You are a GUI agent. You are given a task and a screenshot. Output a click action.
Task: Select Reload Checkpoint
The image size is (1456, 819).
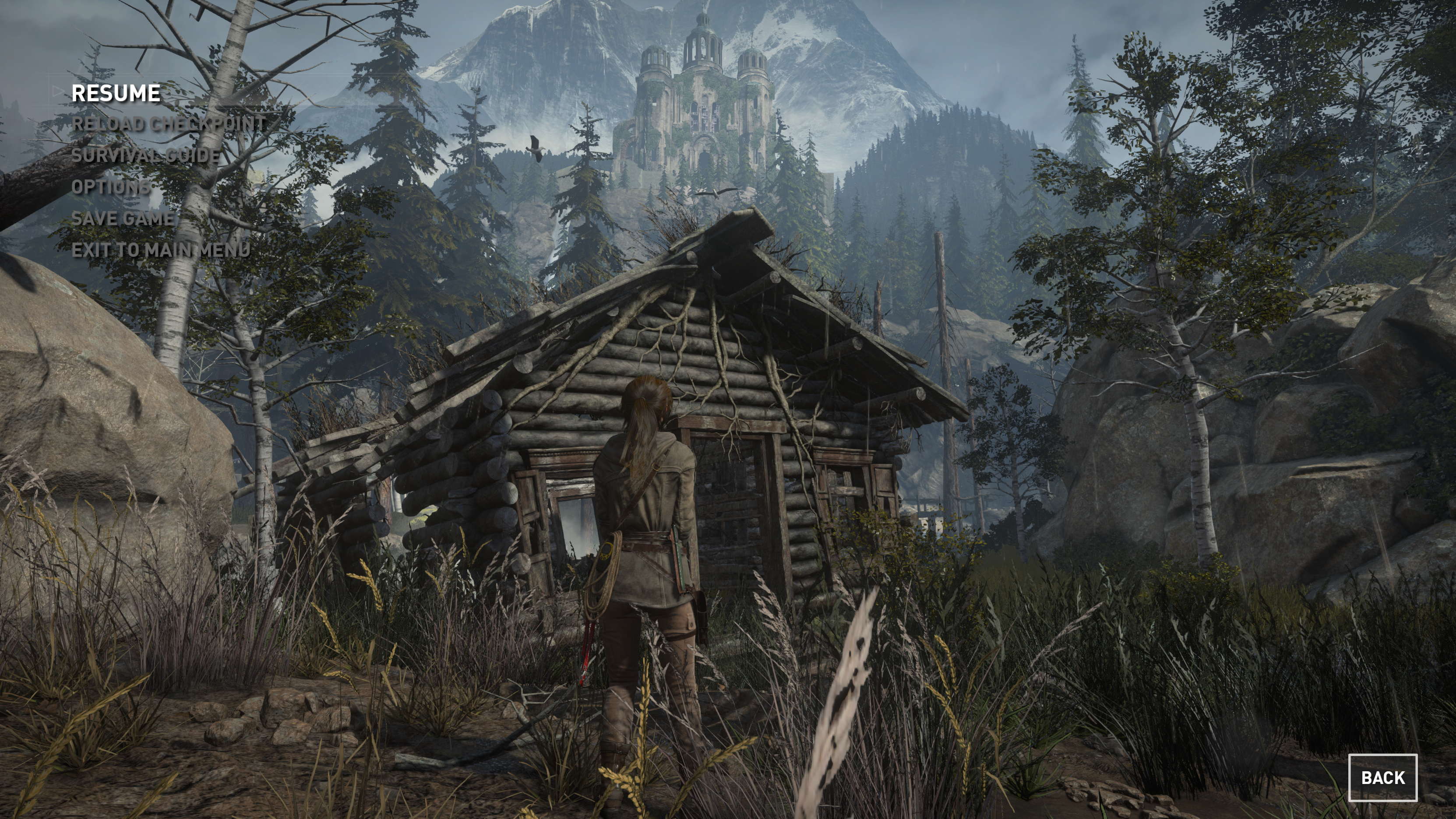[169, 124]
